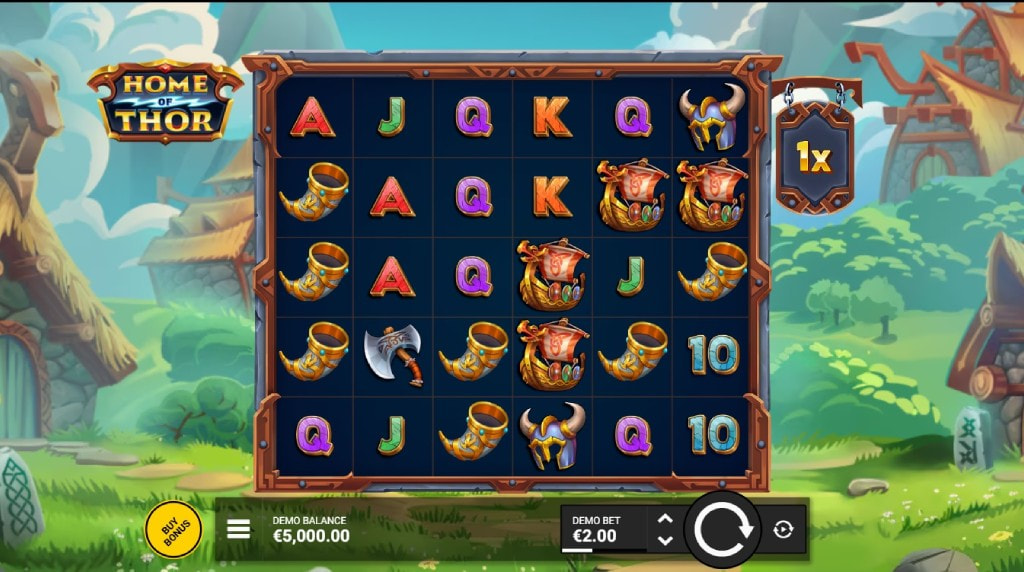Open the autoplay settings
The height and width of the screenshot is (572, 1024).
click(783, 529)
